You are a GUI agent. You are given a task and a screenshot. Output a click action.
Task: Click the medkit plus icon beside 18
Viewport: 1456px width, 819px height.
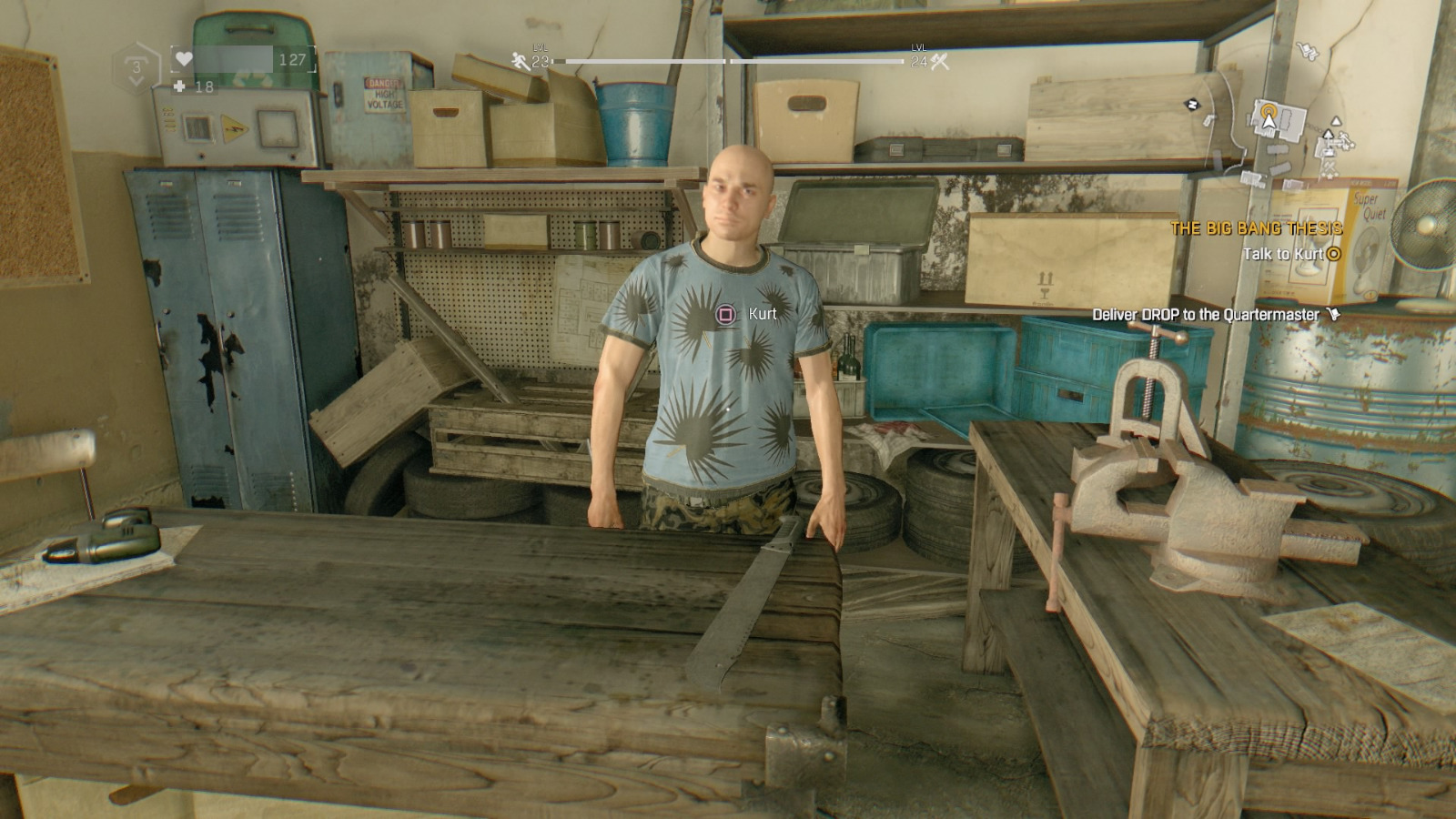click(x=179, y=86)
